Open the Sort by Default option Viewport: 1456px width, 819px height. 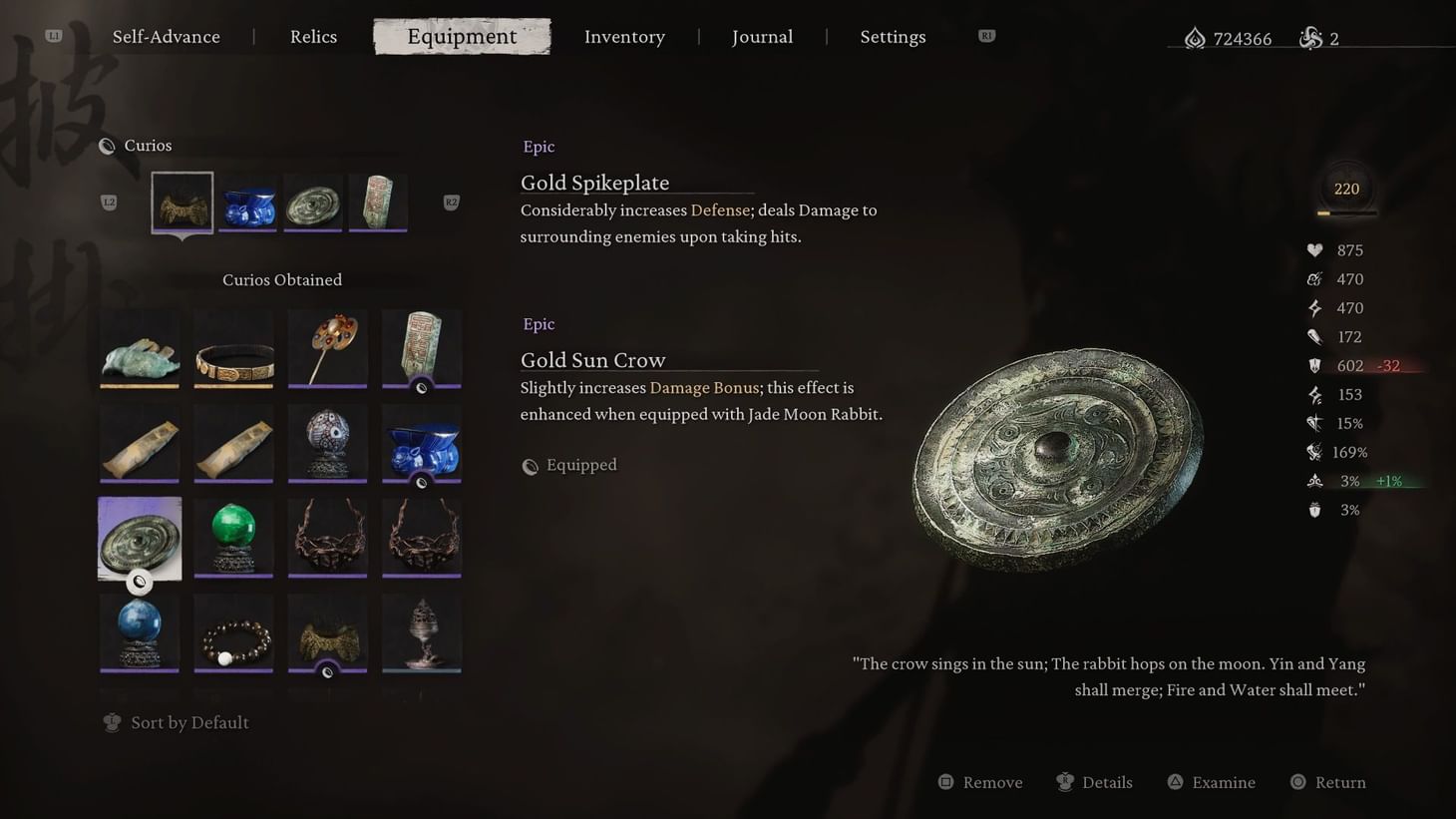point(177,722)
